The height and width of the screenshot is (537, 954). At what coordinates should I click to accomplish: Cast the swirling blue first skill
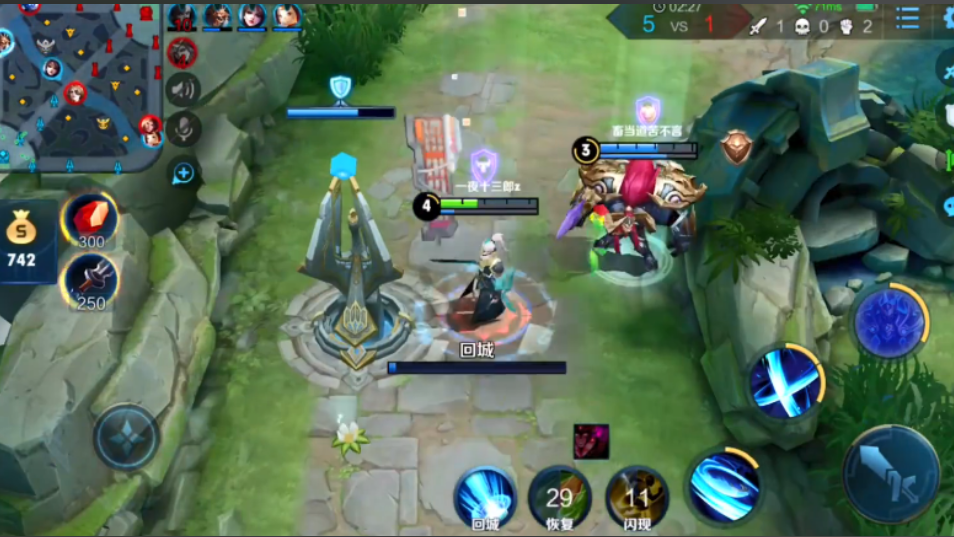pos(724,486)
